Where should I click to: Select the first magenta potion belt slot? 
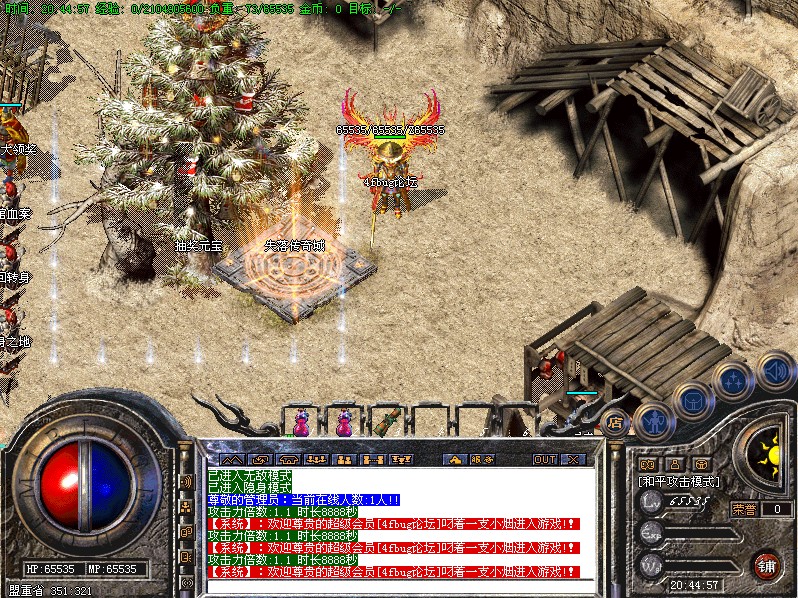[x=299, y=424]
